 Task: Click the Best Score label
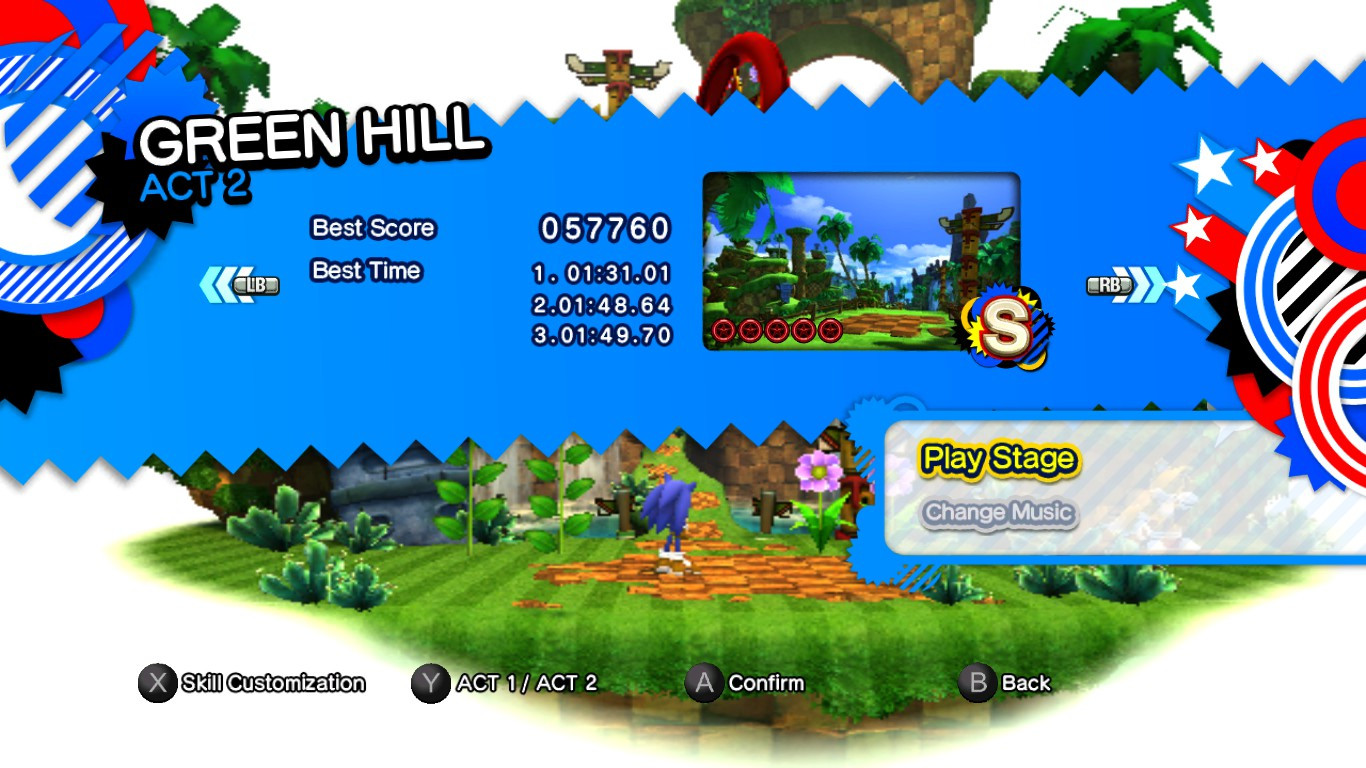372,228
